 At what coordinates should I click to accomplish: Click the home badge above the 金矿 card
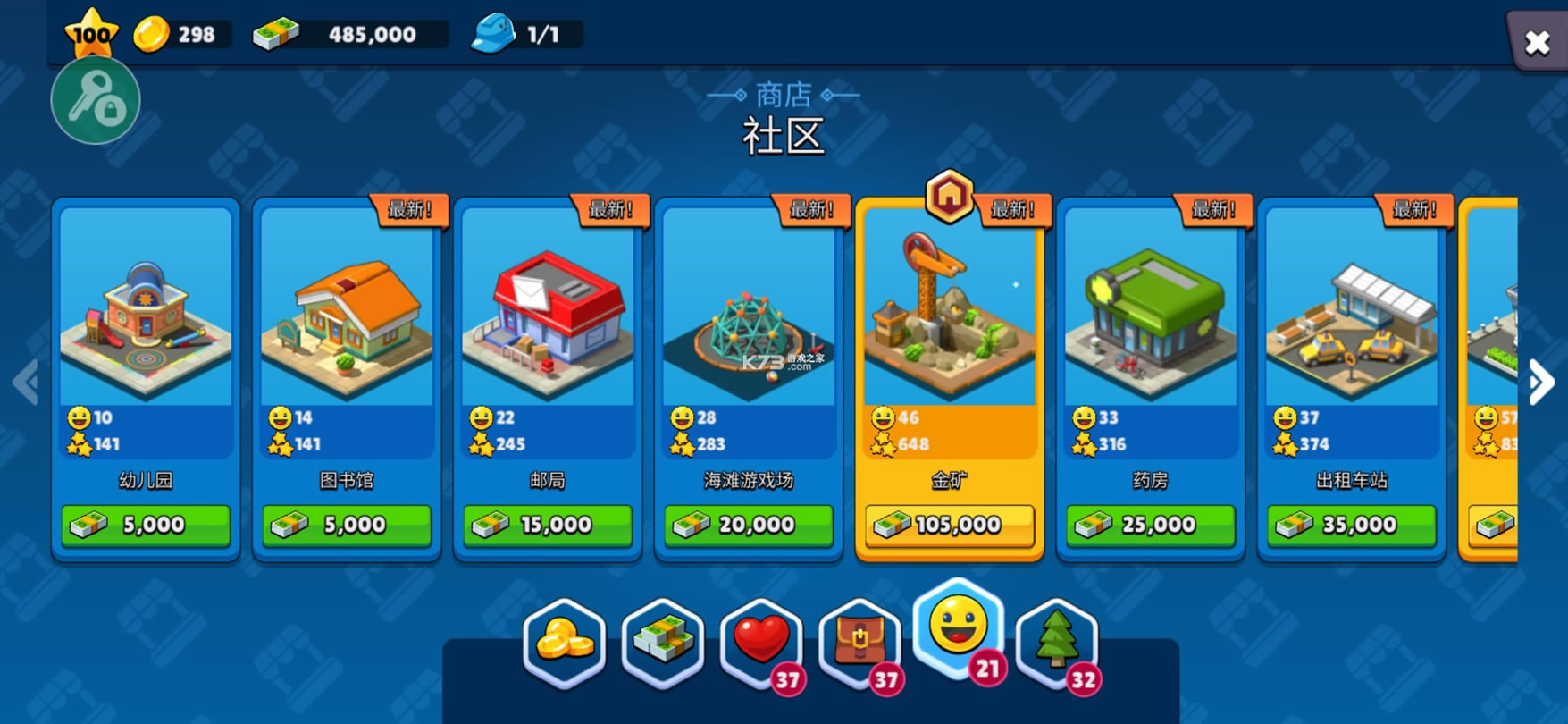[950, 198]
